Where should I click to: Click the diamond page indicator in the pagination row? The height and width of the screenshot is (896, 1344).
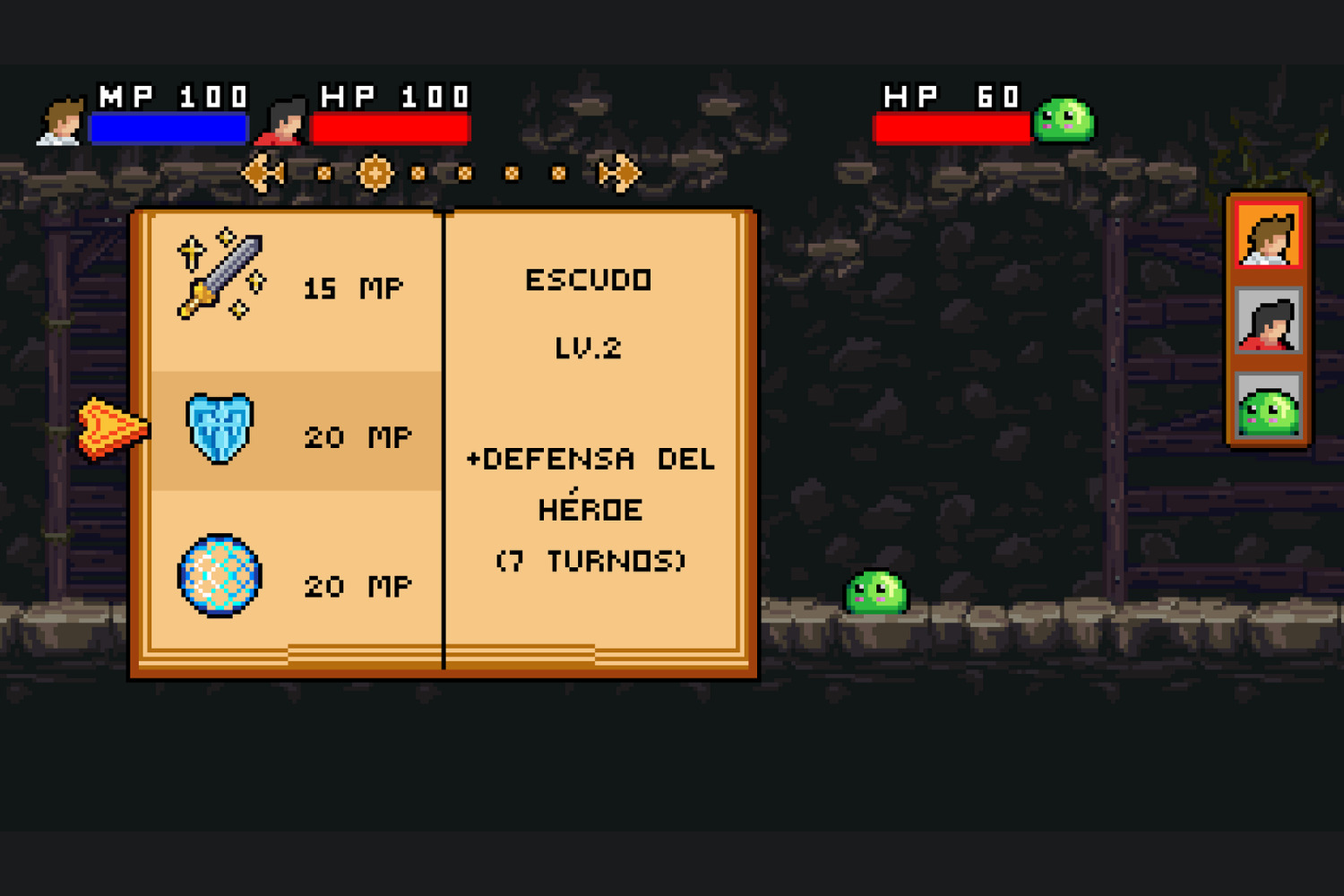click(x=376, y=172)
